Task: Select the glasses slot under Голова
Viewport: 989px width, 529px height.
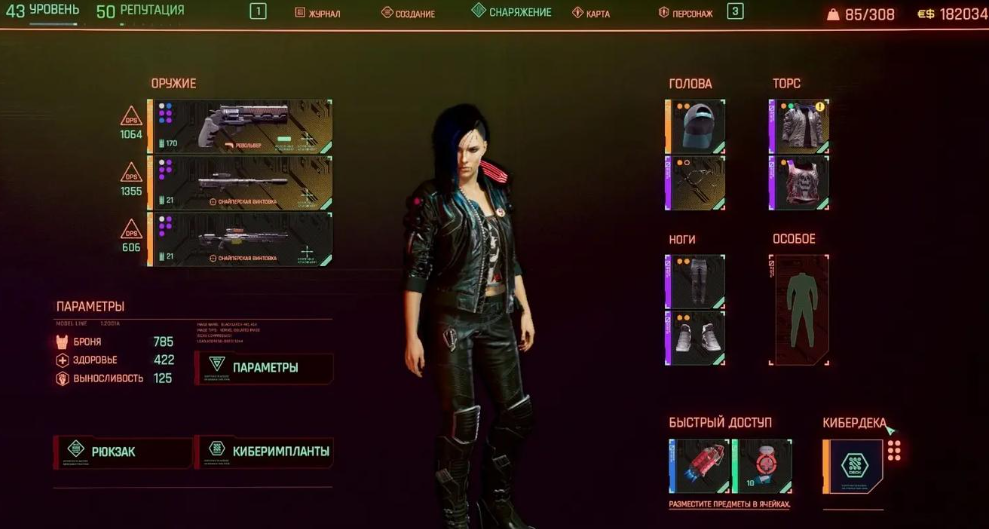Action: [696, 183]
